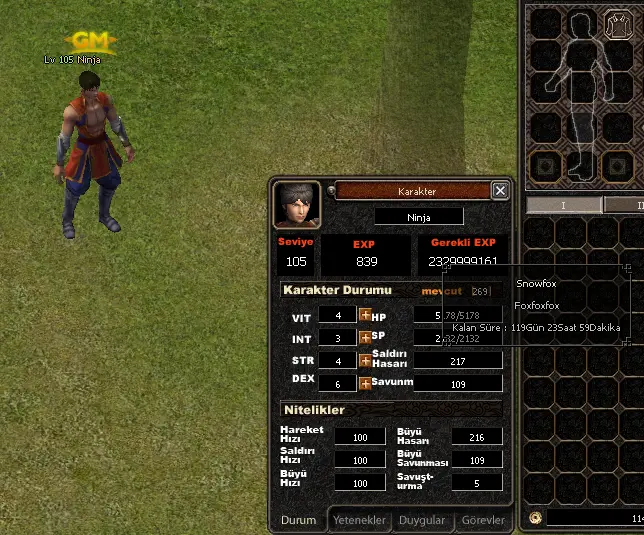Close the Karakter window

click(500, 191)
